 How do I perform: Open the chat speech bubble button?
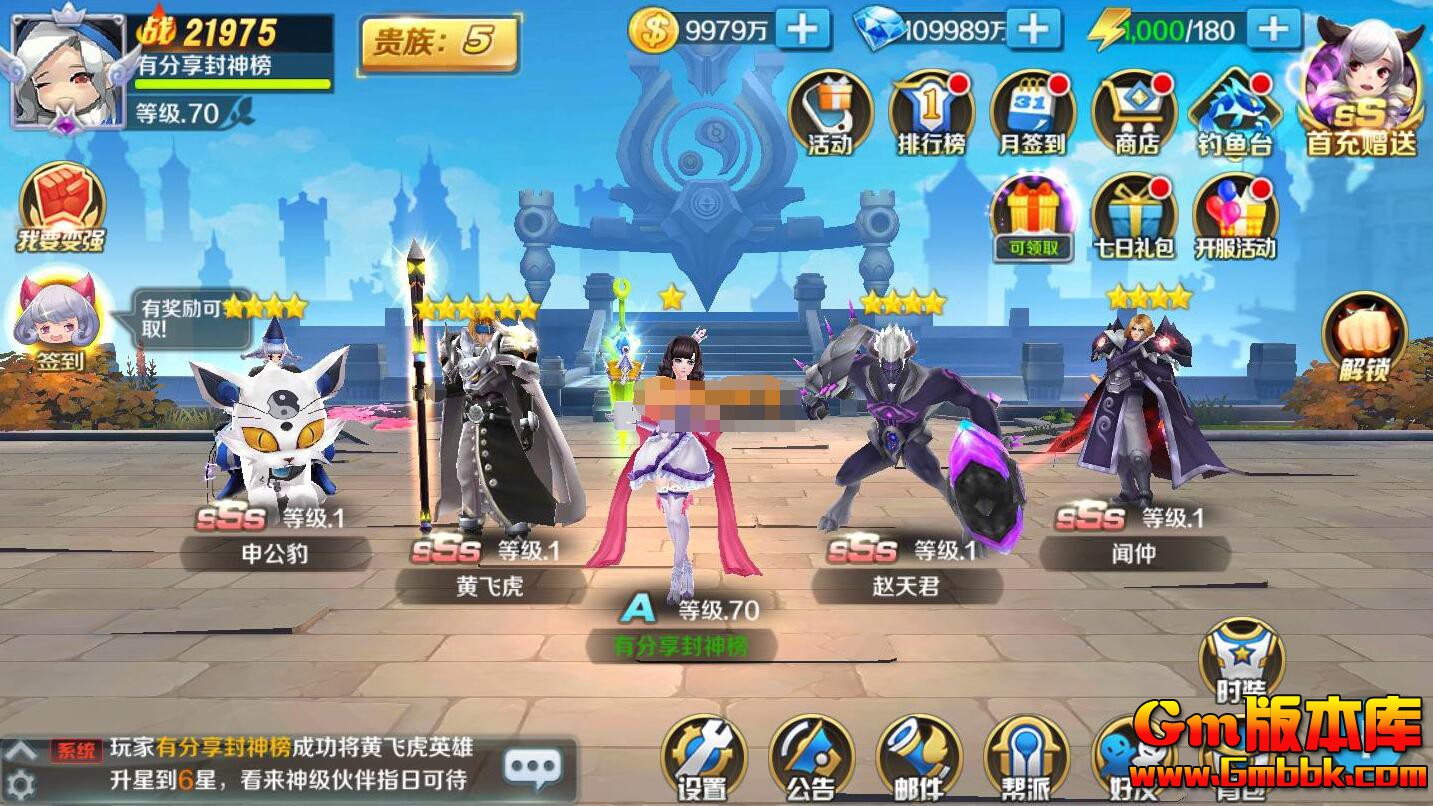[x=533, y=768]
